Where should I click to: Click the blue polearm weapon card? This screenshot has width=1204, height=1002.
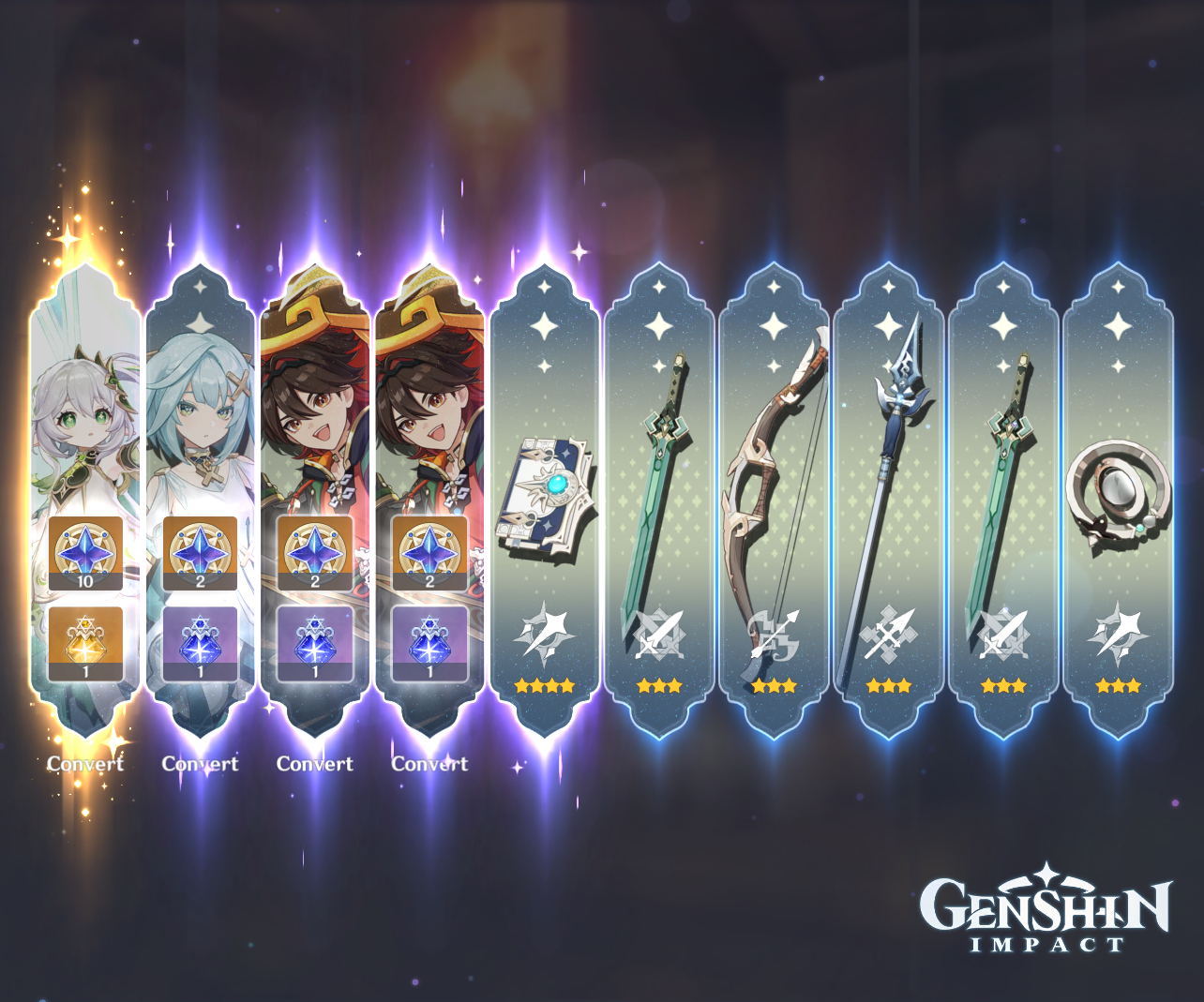tap(889, 469)
